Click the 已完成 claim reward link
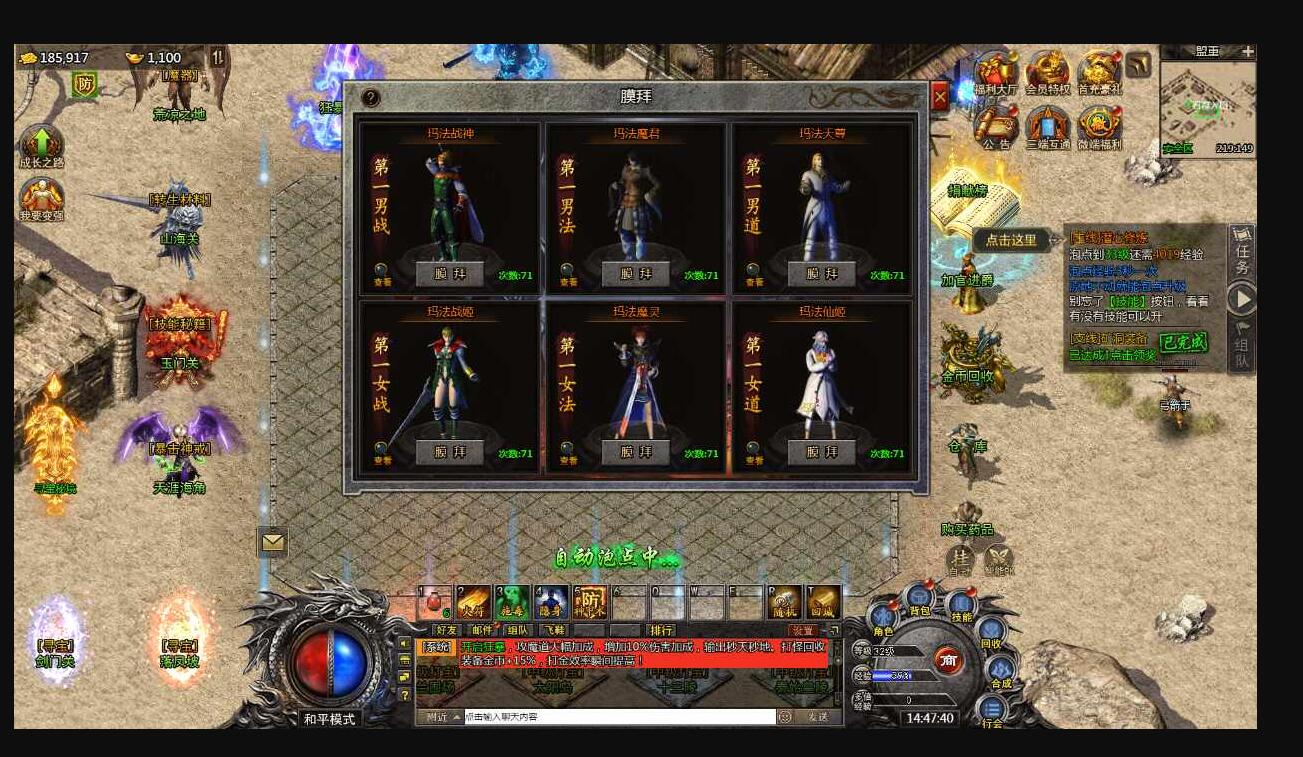Viewport: 1303px width, 757px height. (x=1186, y=343)
